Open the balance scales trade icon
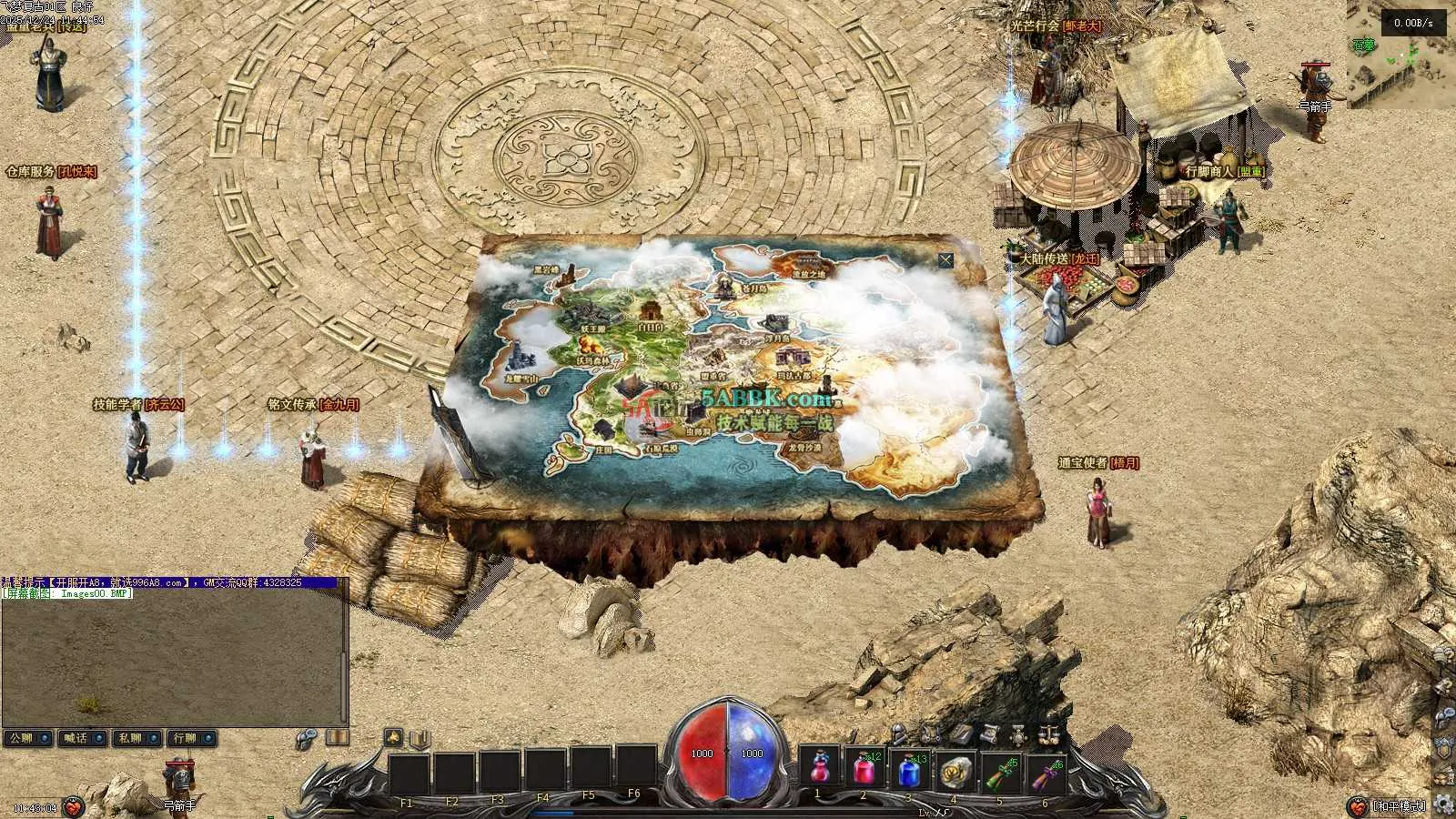The image size is (1456, 819). click(1049, 733)
